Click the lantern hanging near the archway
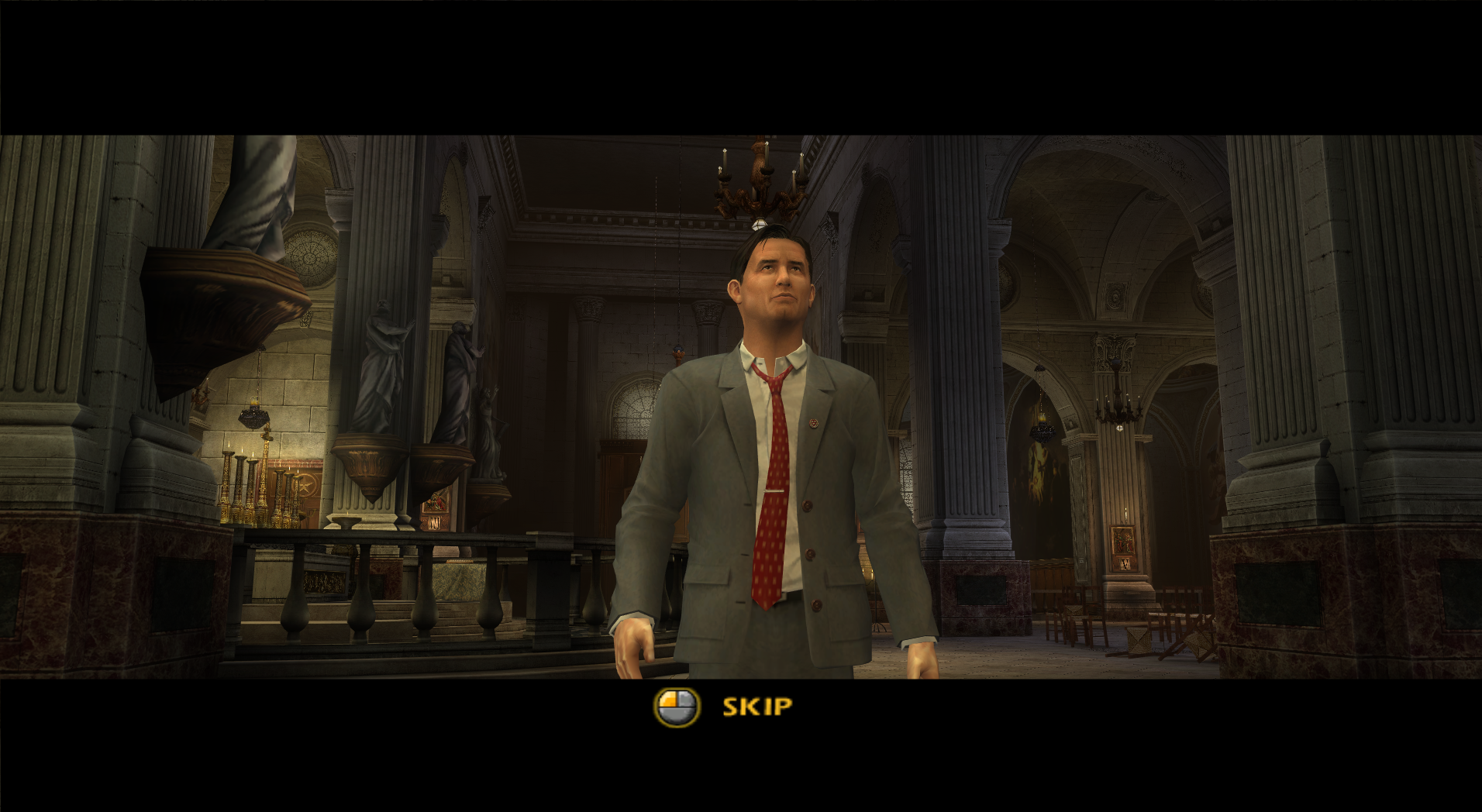Screen dimensions: 1482x812 pyautogui.click(x=1043, y=430)
